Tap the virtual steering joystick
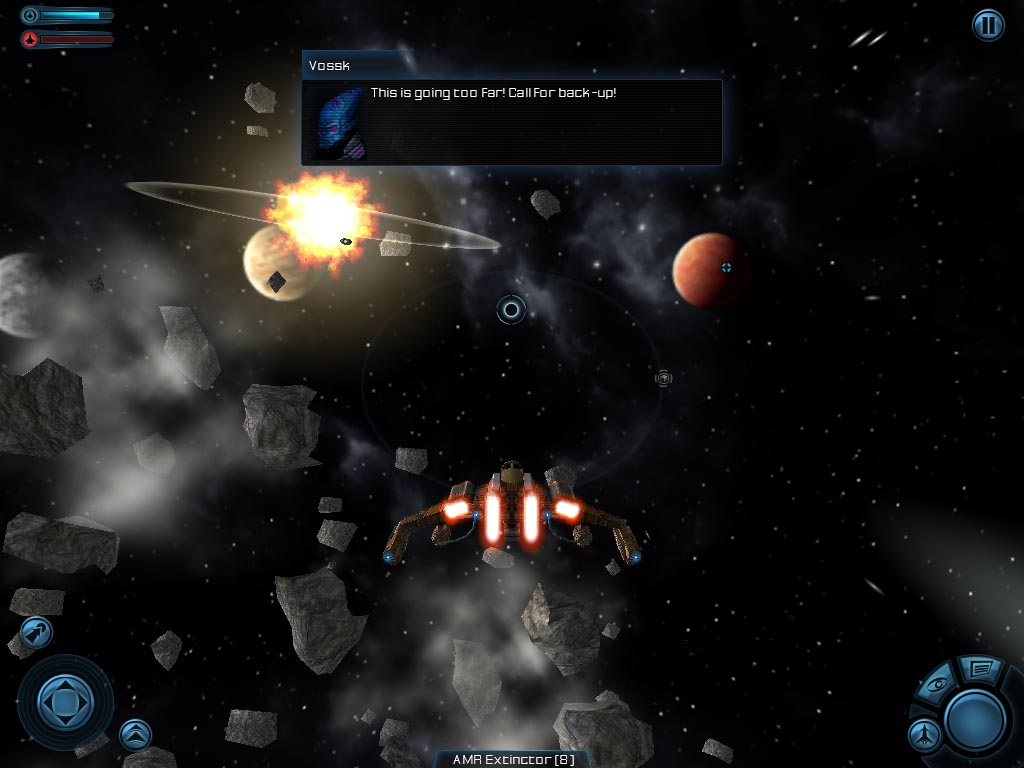The image size is (1024, 768). 65,701
